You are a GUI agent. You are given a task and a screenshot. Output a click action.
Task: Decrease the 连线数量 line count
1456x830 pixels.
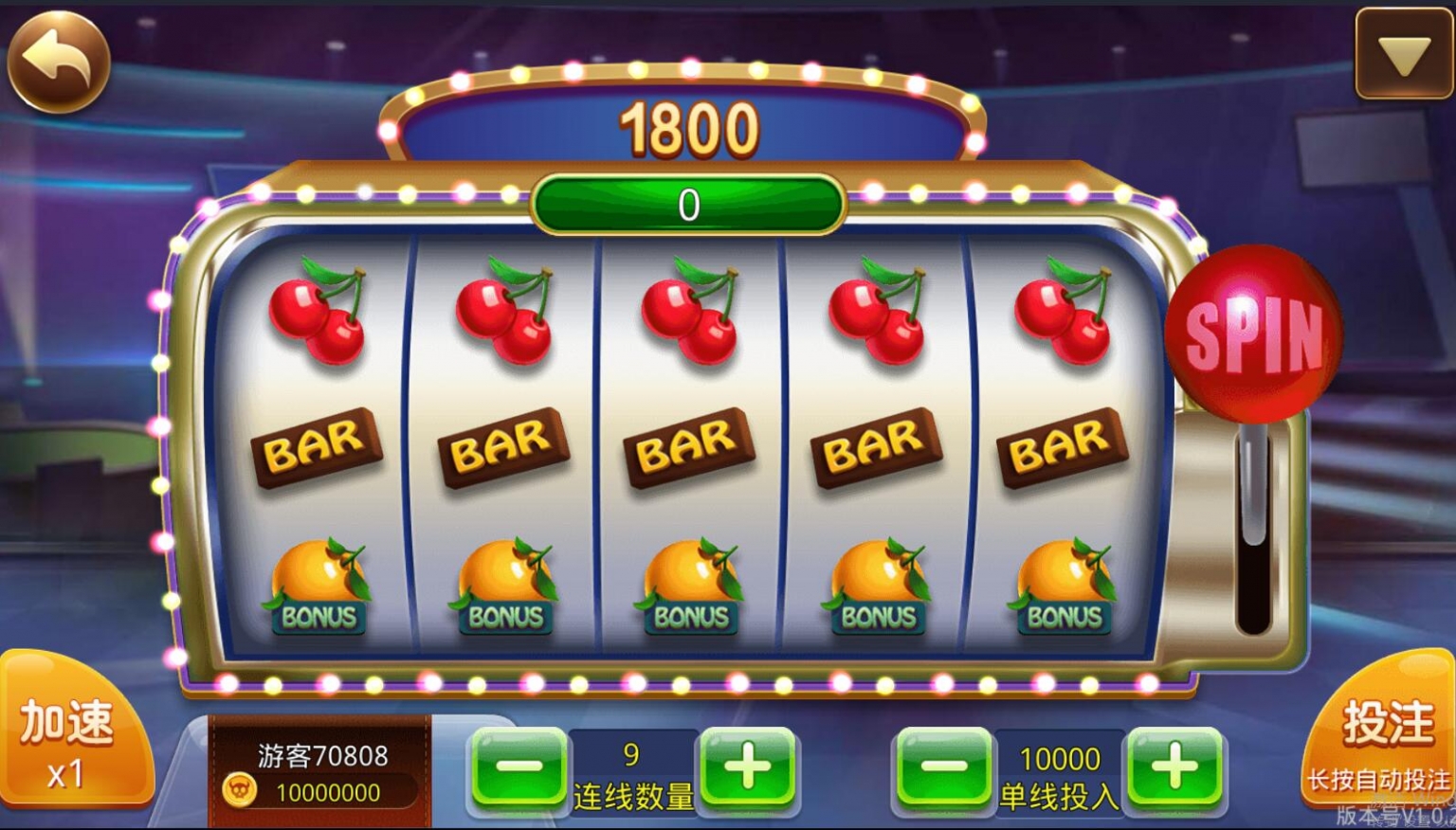(519, 767)
